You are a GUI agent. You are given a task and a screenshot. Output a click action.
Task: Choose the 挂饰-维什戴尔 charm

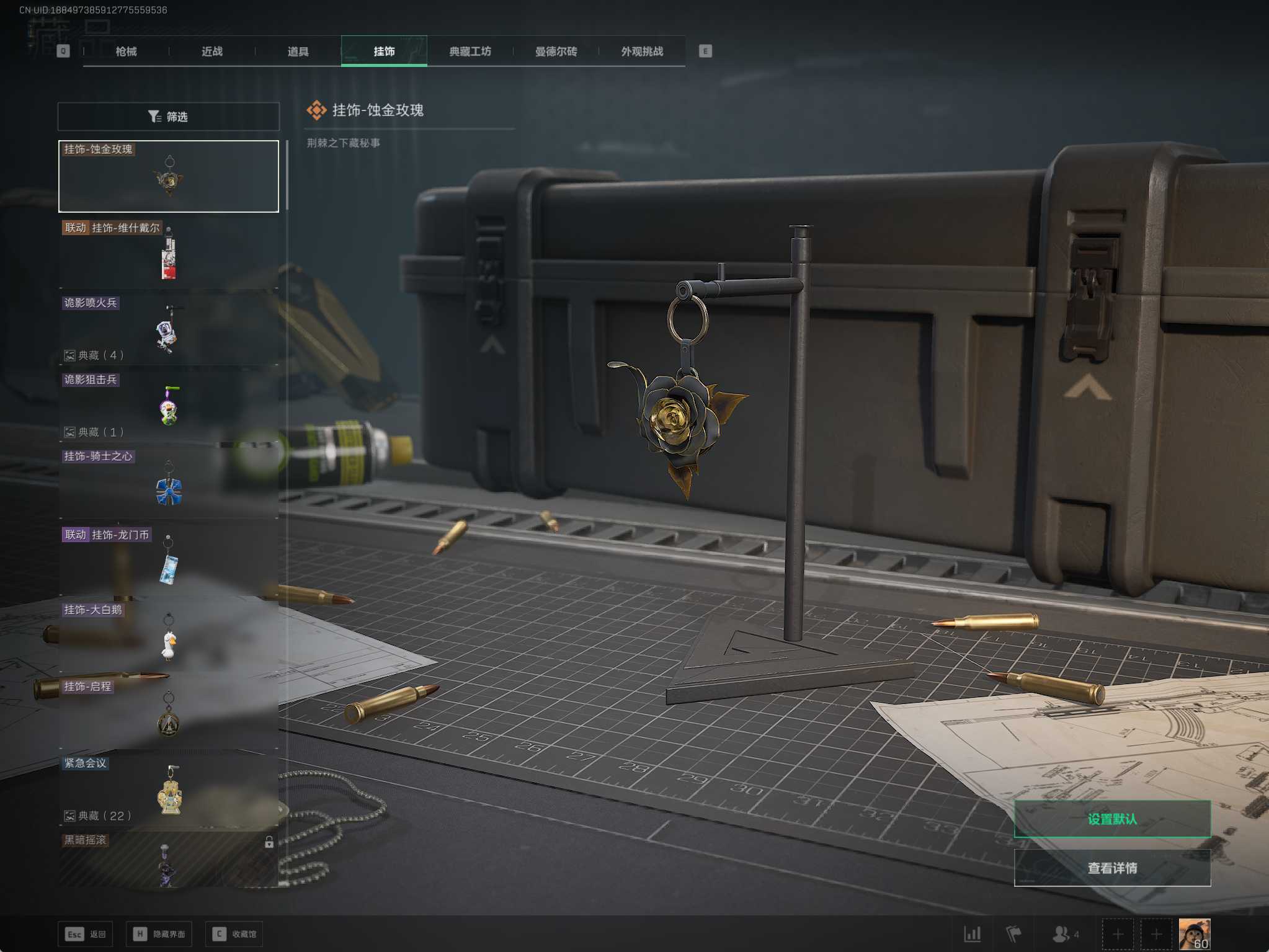(169, 254)
